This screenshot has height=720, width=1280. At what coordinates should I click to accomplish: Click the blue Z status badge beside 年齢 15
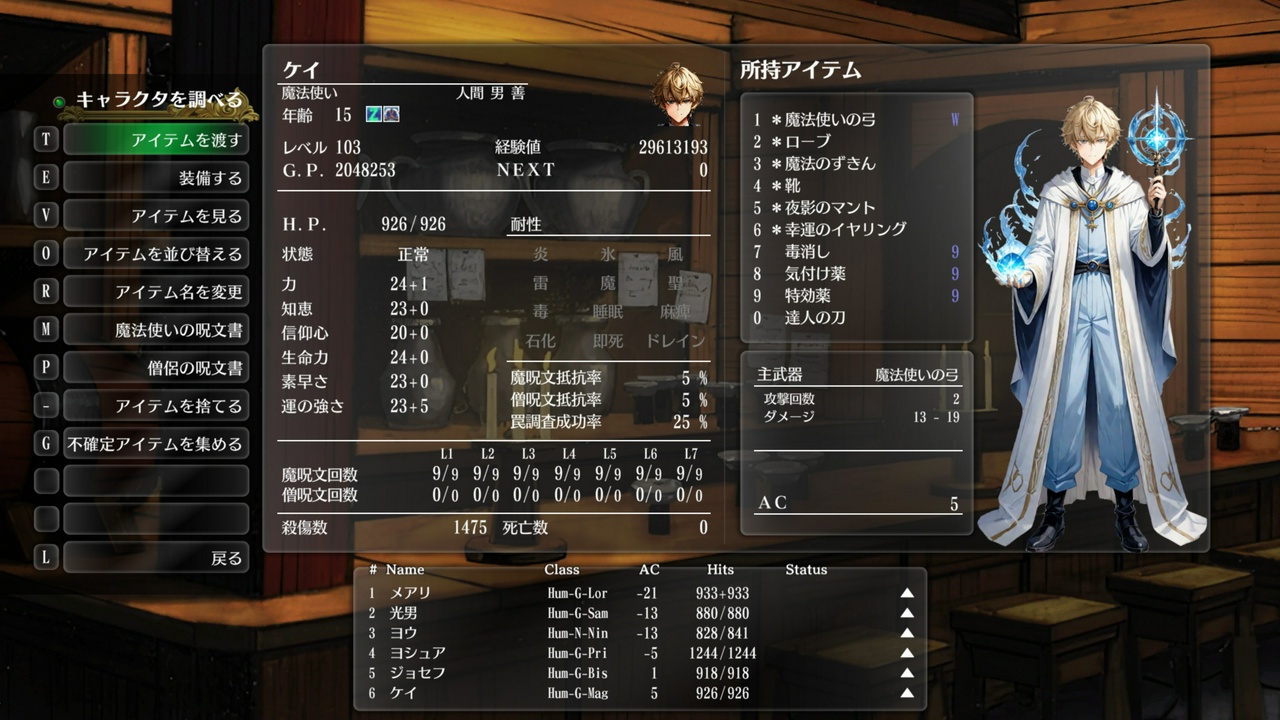374,115
